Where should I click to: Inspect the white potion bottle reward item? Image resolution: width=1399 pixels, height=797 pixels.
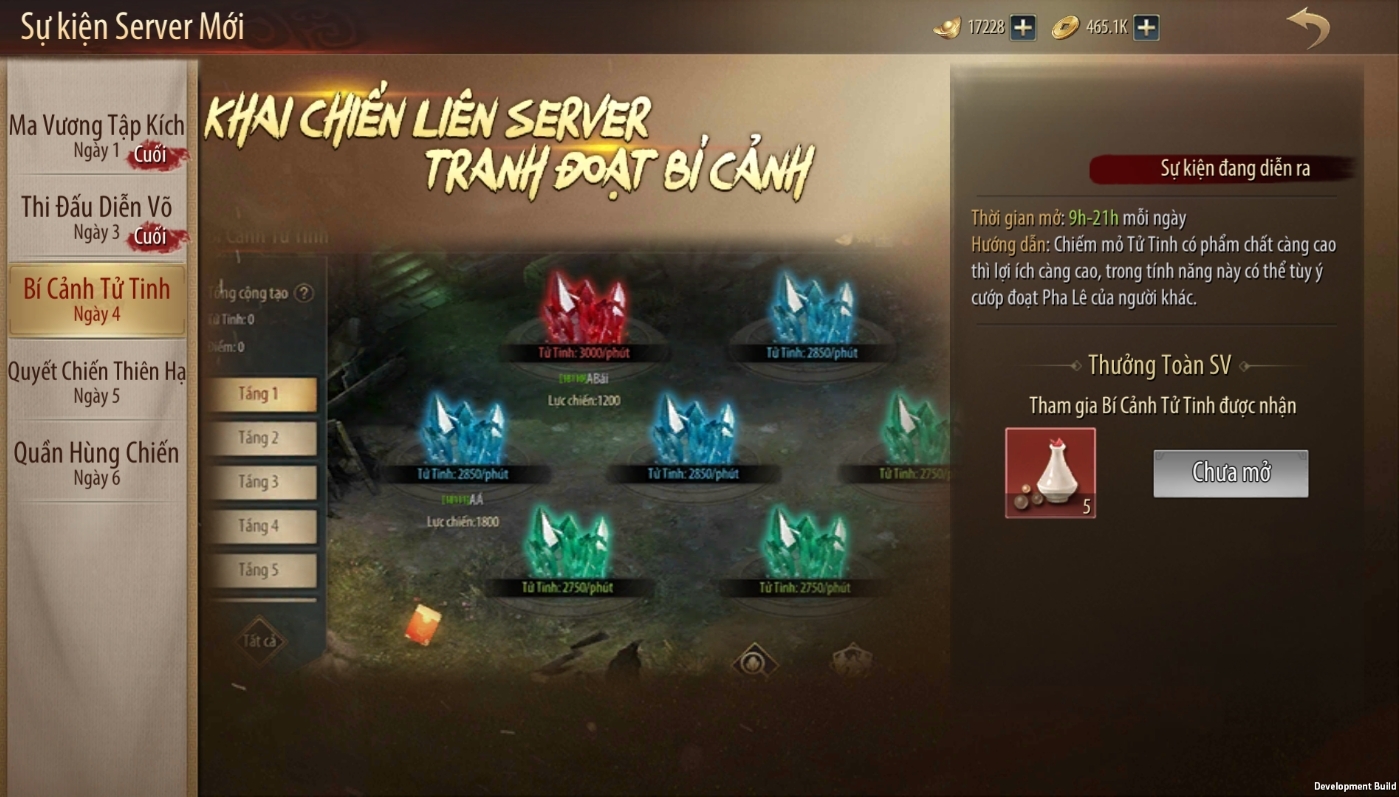pos(1050,473)
